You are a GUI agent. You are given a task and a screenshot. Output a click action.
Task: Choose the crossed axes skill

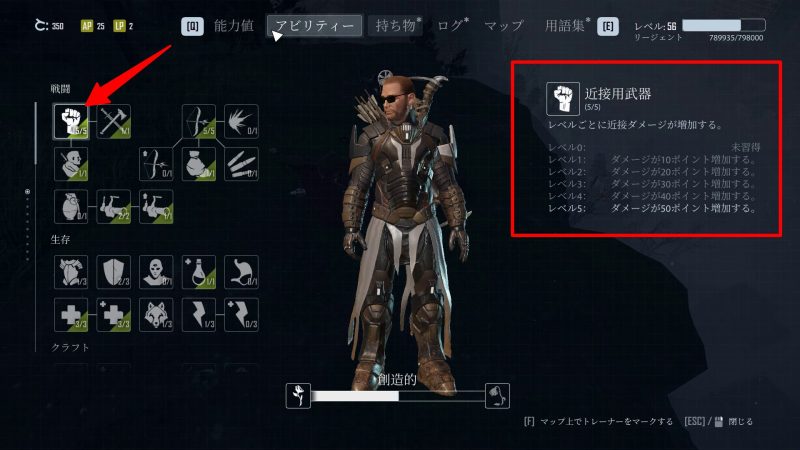pyautogui.click(x=114, y=121)
